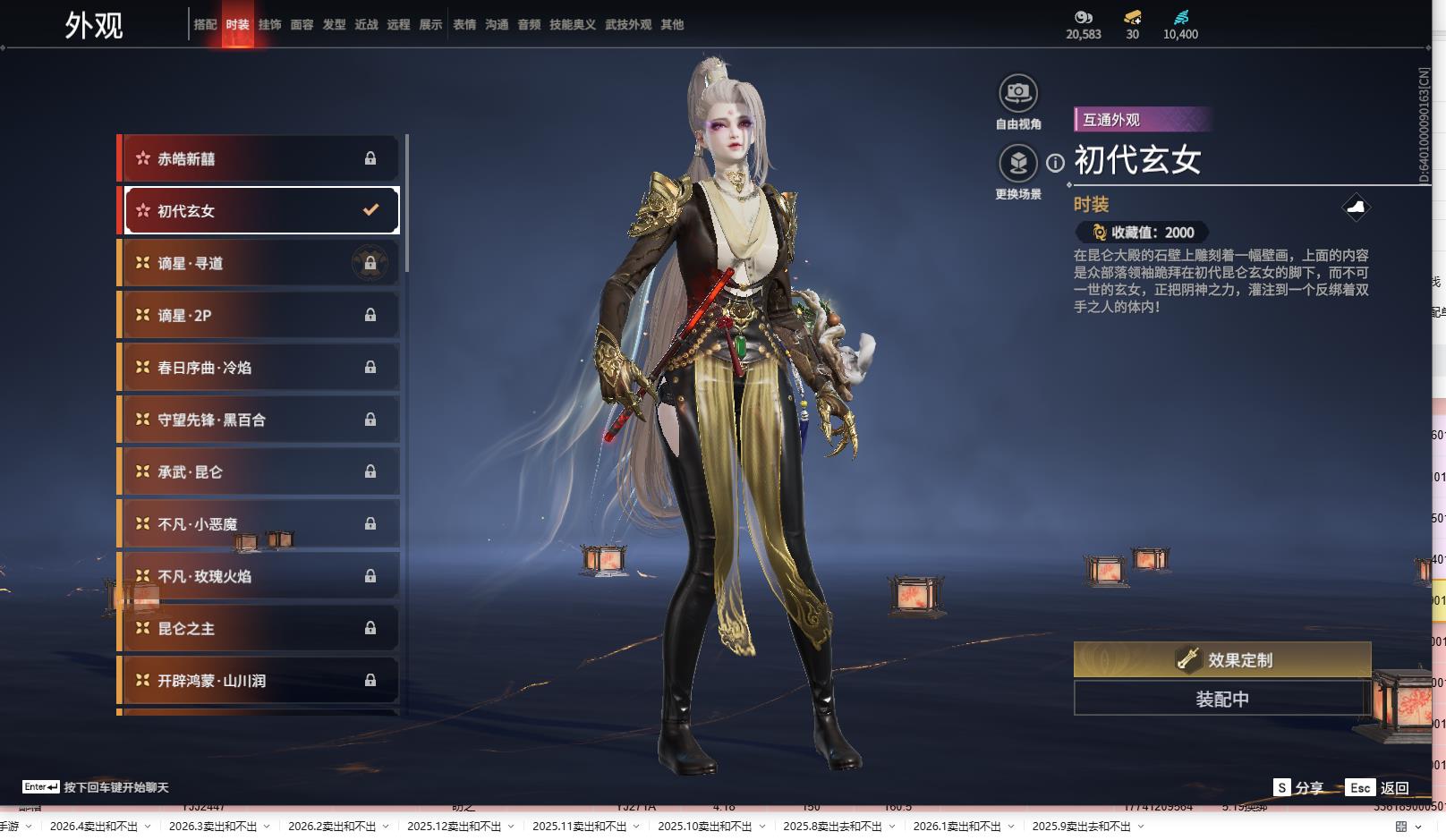Go to the 面容 face tab

pyautogui.click(x=302, y=25)
